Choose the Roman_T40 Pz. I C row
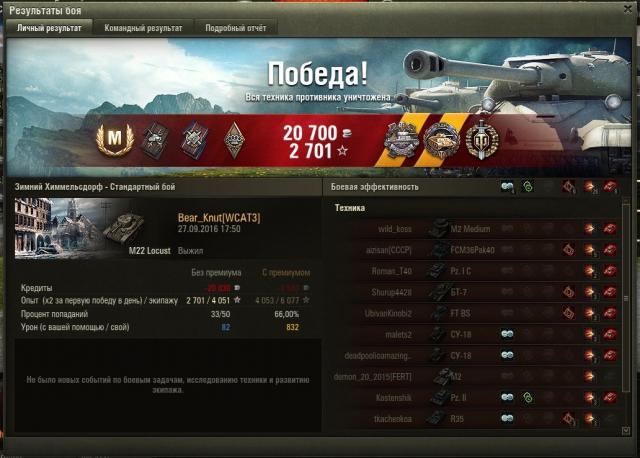Screen dimensions: 640x458 point(470,270)
